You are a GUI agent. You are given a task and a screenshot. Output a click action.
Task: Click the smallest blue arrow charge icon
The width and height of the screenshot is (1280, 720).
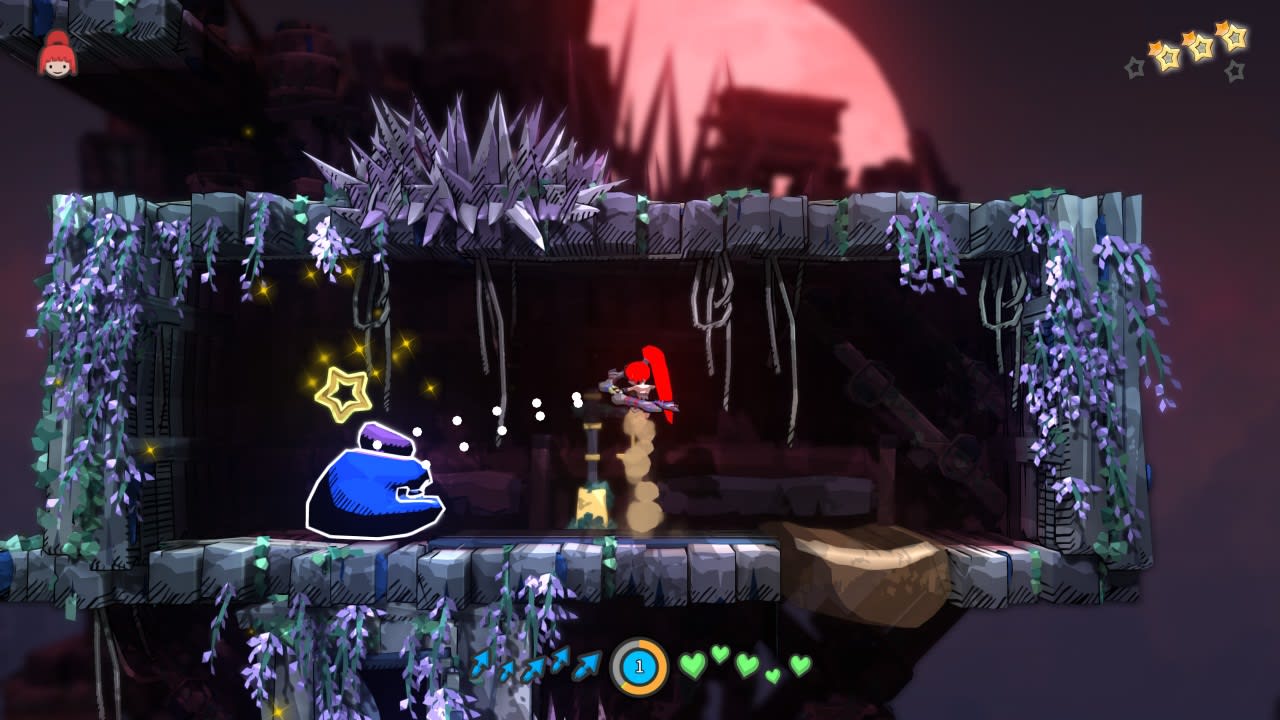pyautogui.click(x=507, y=669)
